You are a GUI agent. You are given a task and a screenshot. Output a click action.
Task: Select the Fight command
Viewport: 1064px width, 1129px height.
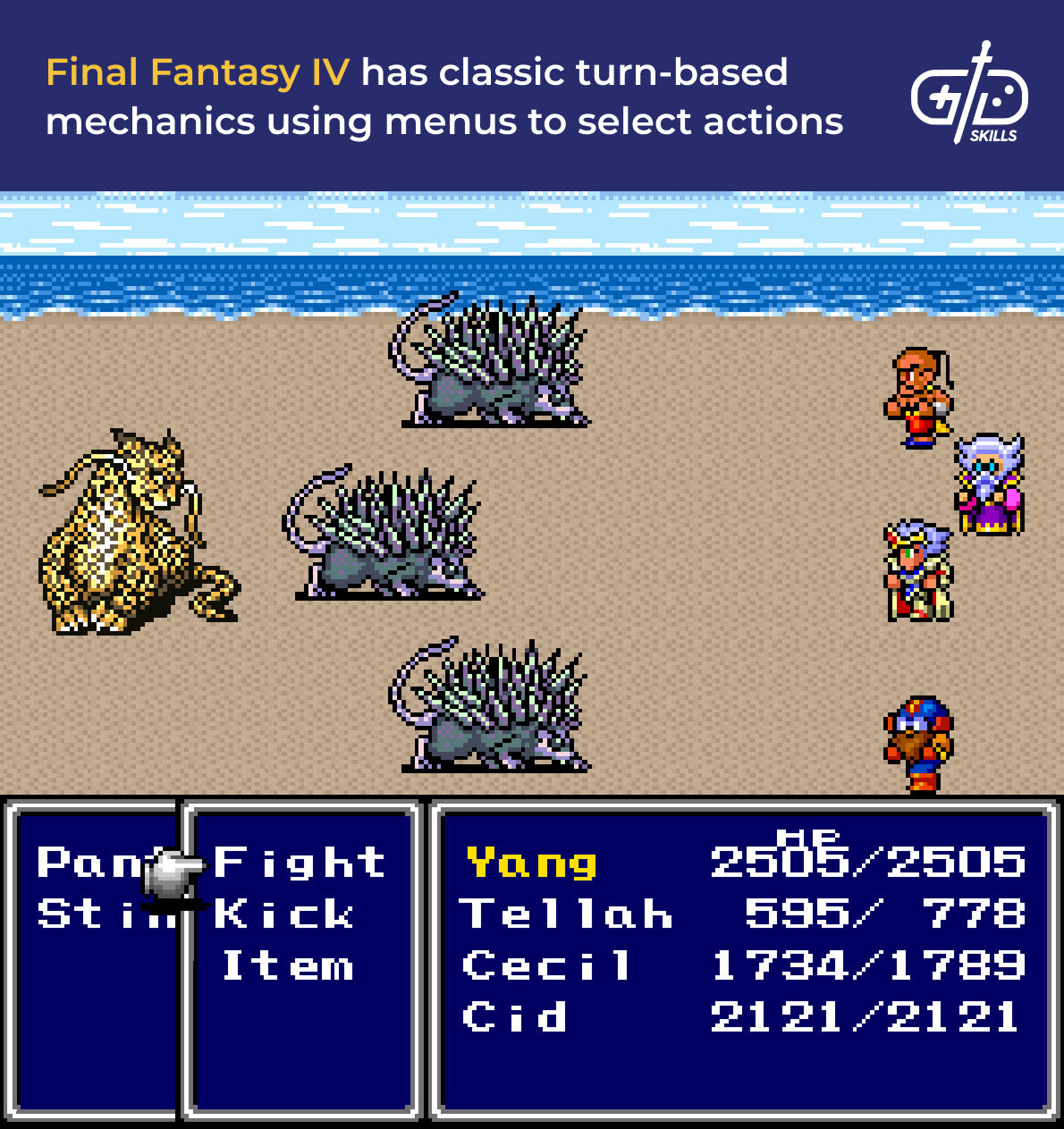point(299,864)
